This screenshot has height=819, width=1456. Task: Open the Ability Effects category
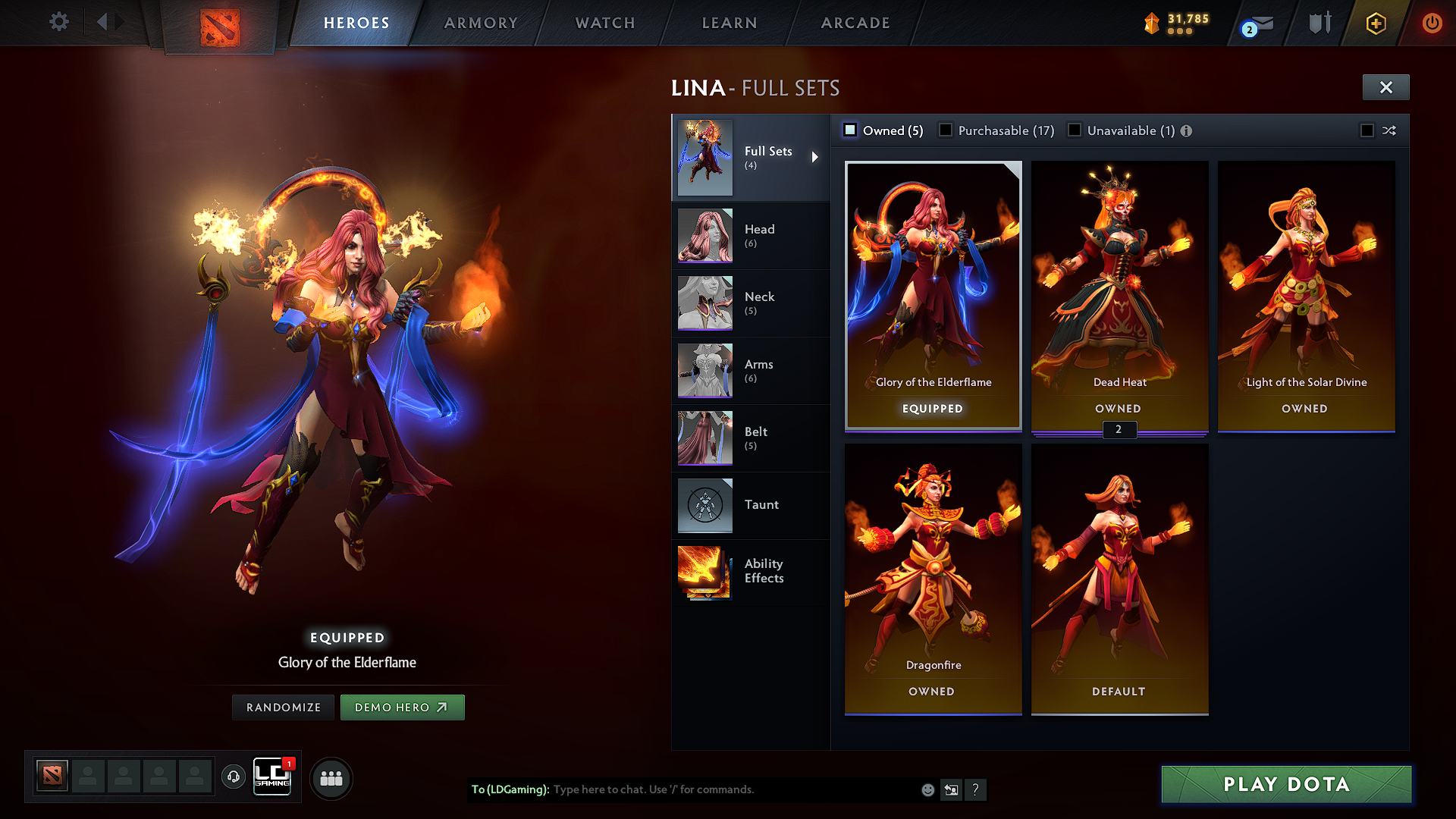click(x=704, y=573)
